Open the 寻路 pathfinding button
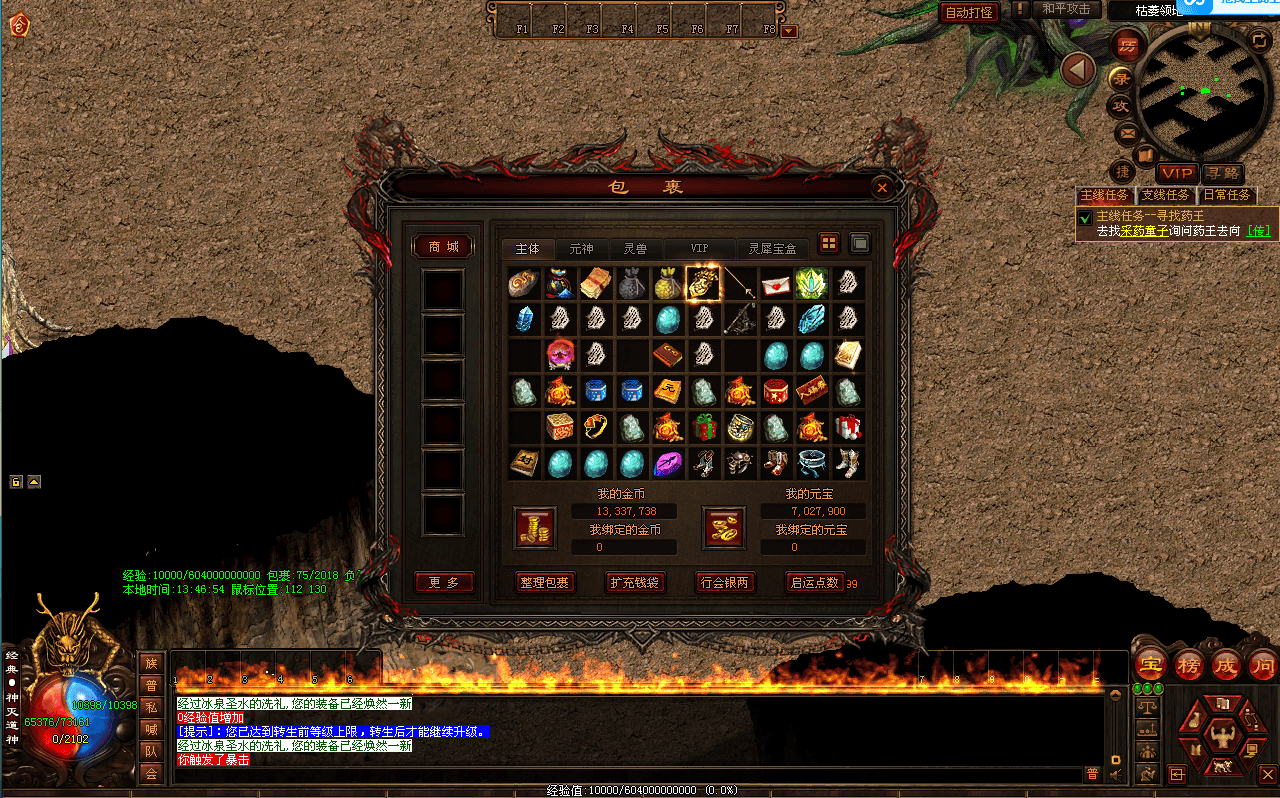 click(x=1221, y=174)
